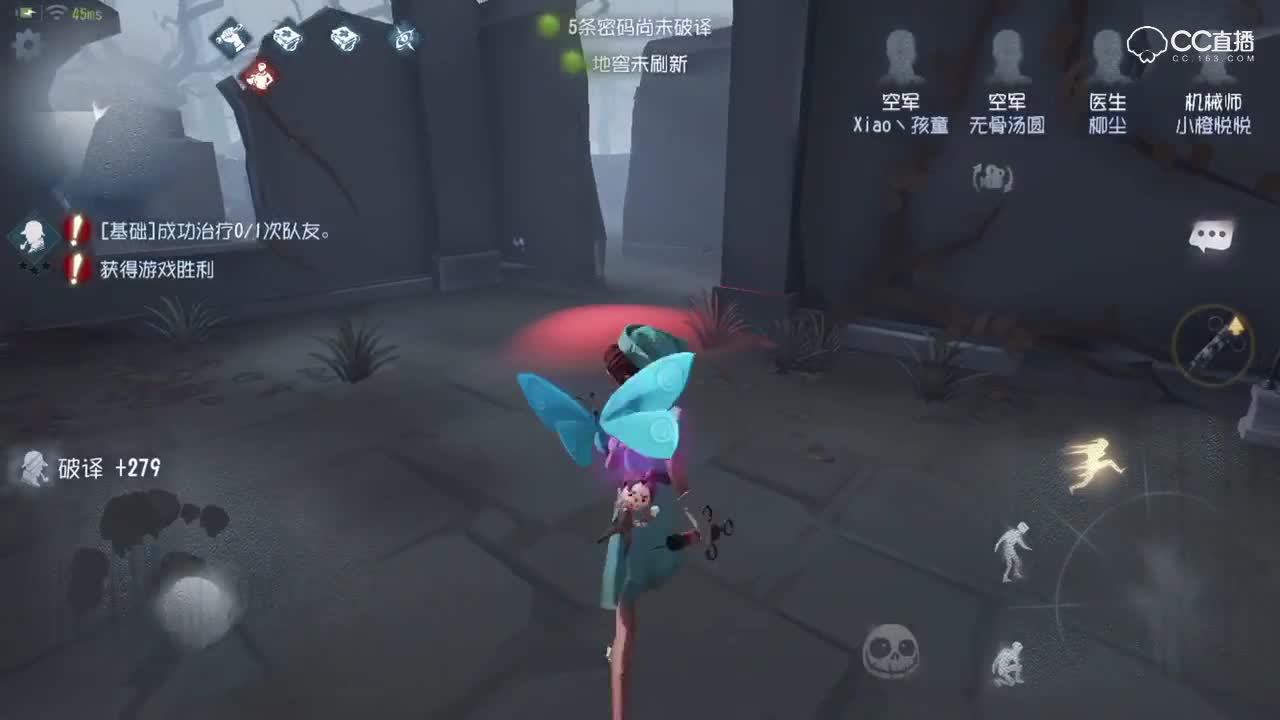The width and height of the screenshot is (1280, 720).
Task: Tap the glowing red hunter ability icon
Action: [262, 75]
